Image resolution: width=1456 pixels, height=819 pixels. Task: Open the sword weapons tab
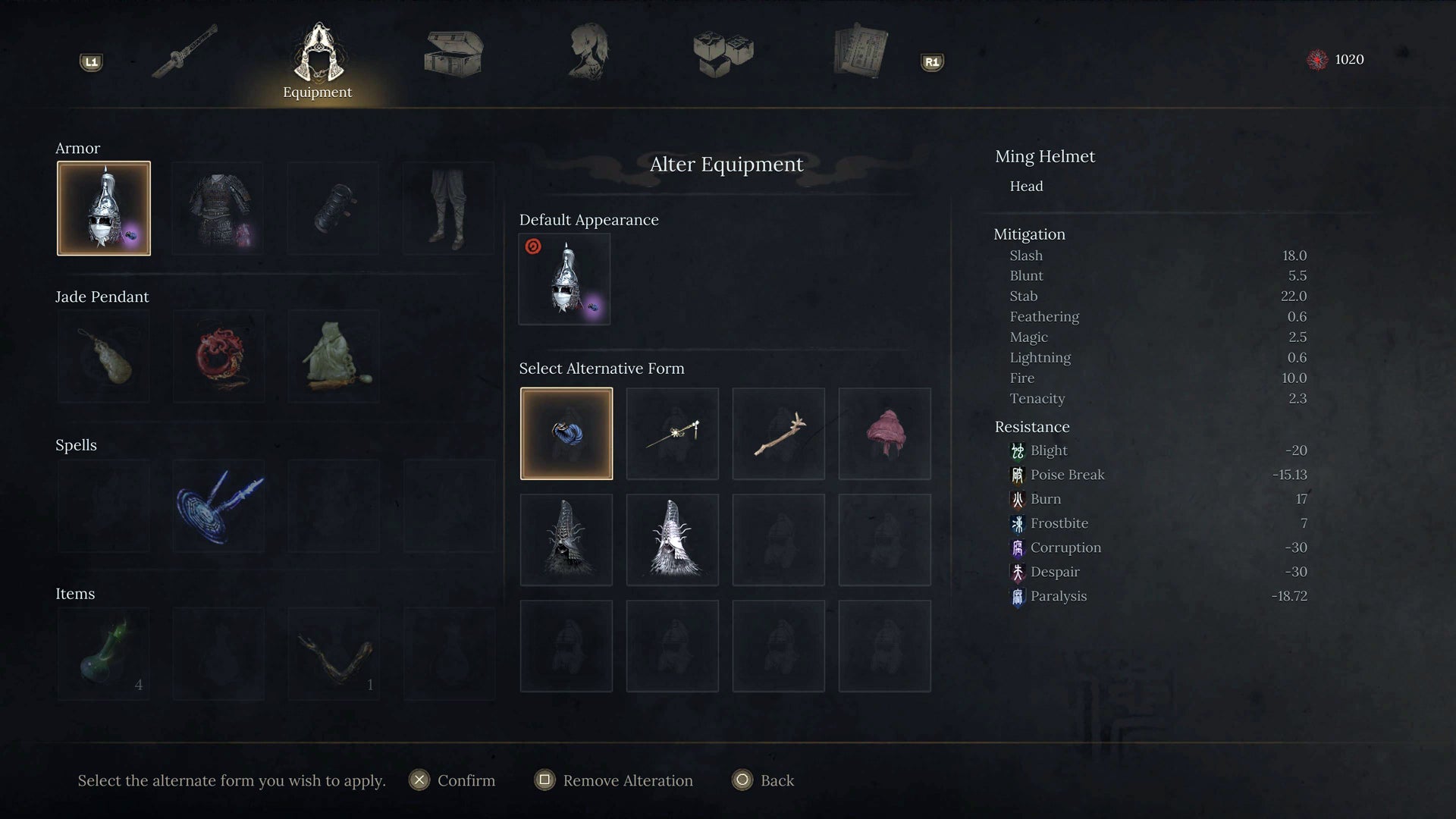pyautogui.click(x=184, y=52)
